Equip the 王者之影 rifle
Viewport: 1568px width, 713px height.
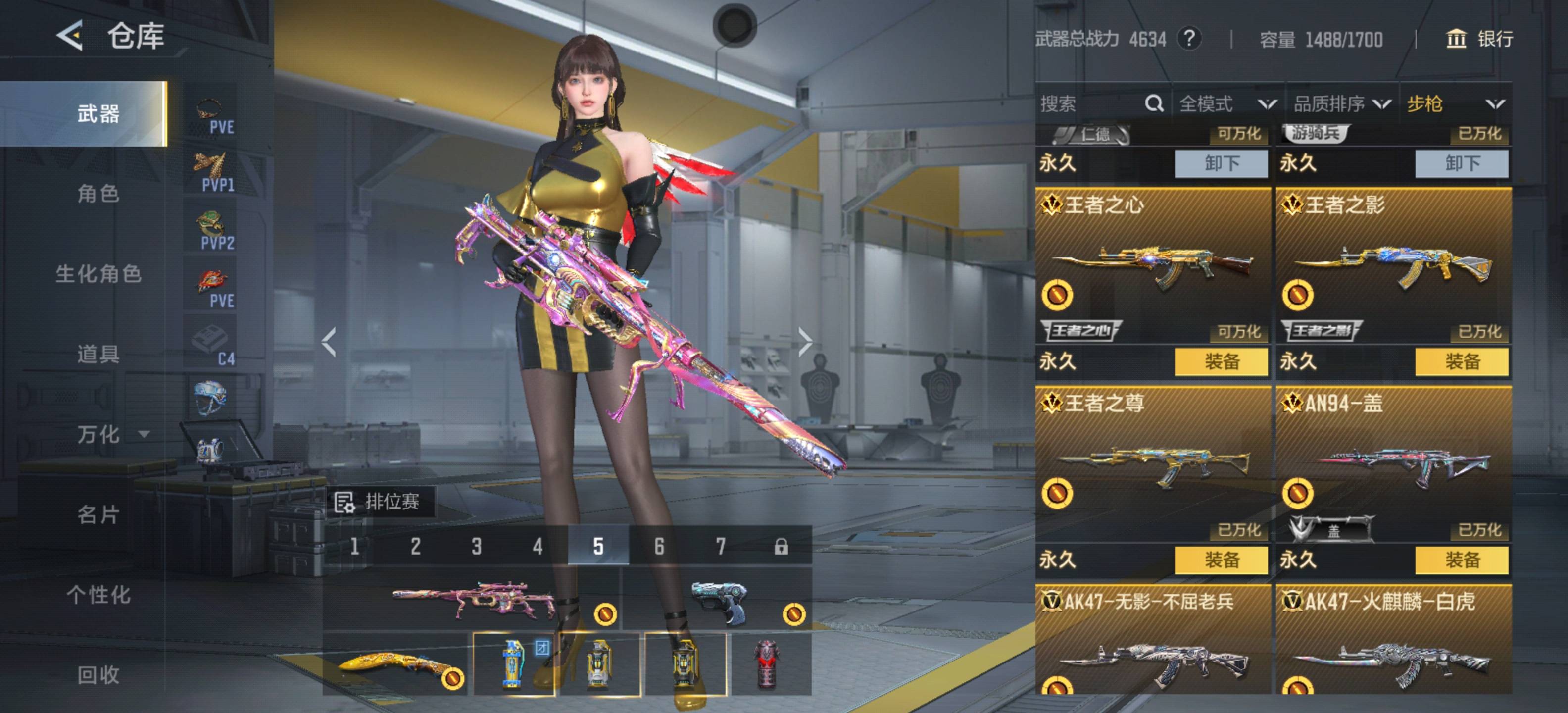pos(1462,361)
